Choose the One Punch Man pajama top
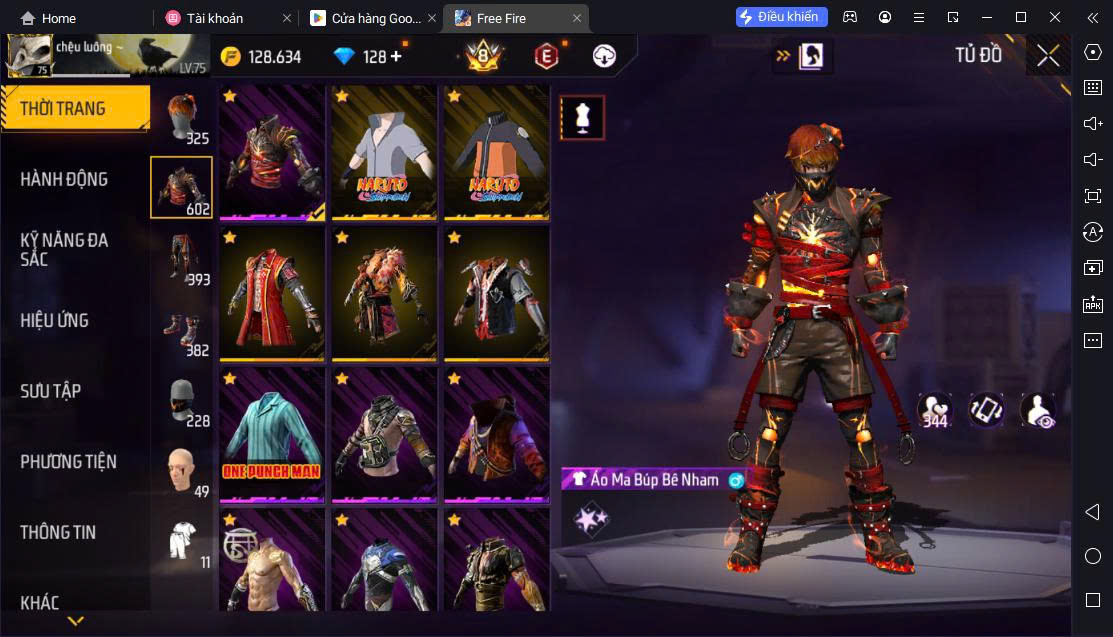1113x637 pixels. [271, 434]
